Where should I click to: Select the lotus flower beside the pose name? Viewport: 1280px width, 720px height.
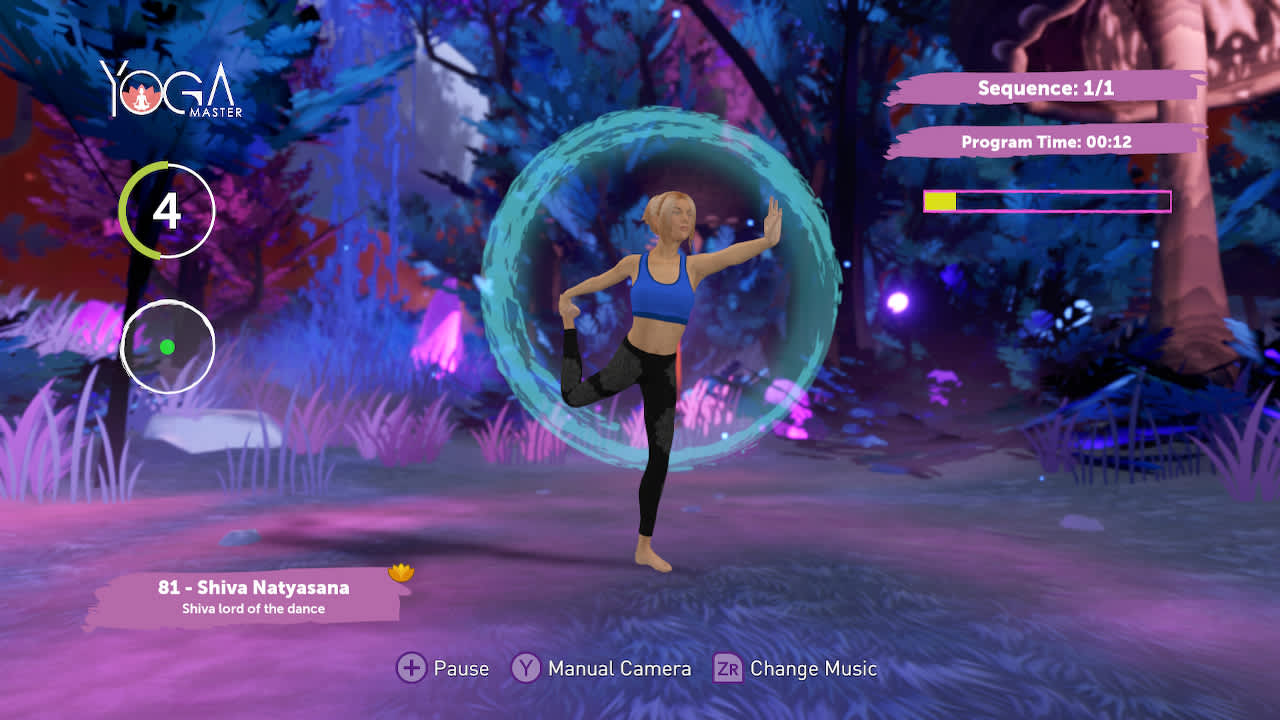click(x=401, y=572)
